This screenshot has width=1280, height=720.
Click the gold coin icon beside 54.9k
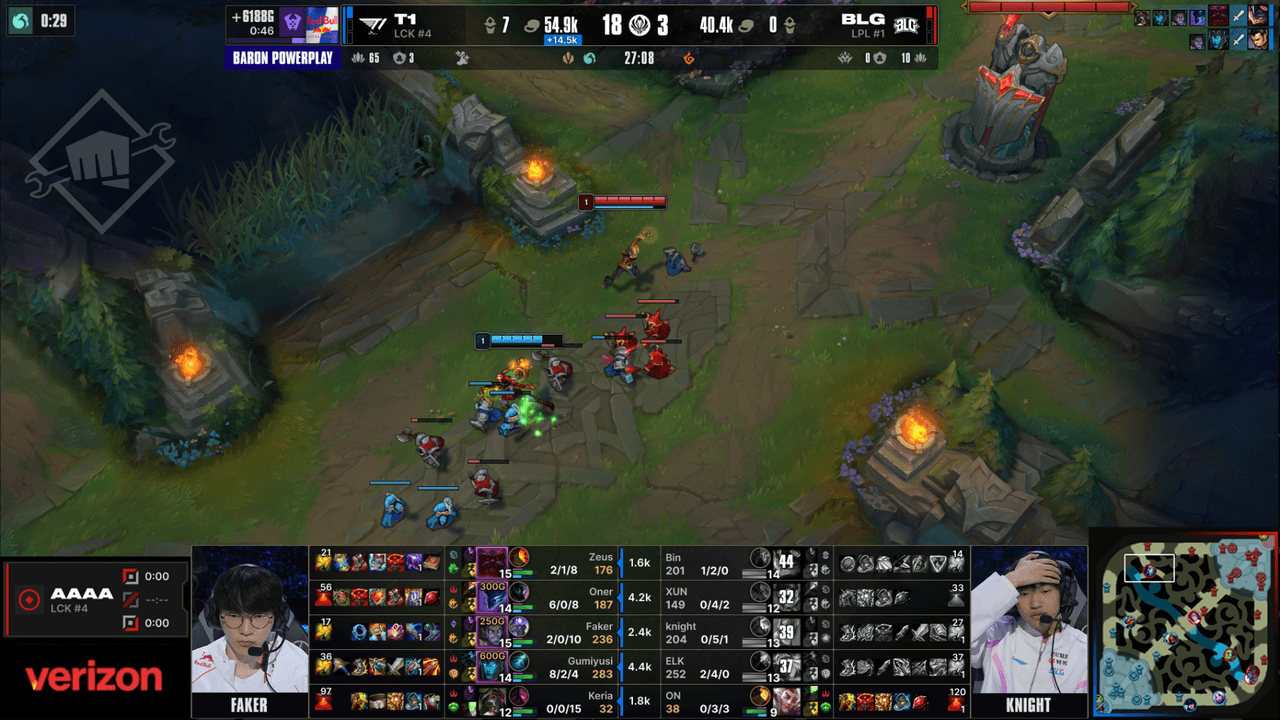(x=532, y=25)
